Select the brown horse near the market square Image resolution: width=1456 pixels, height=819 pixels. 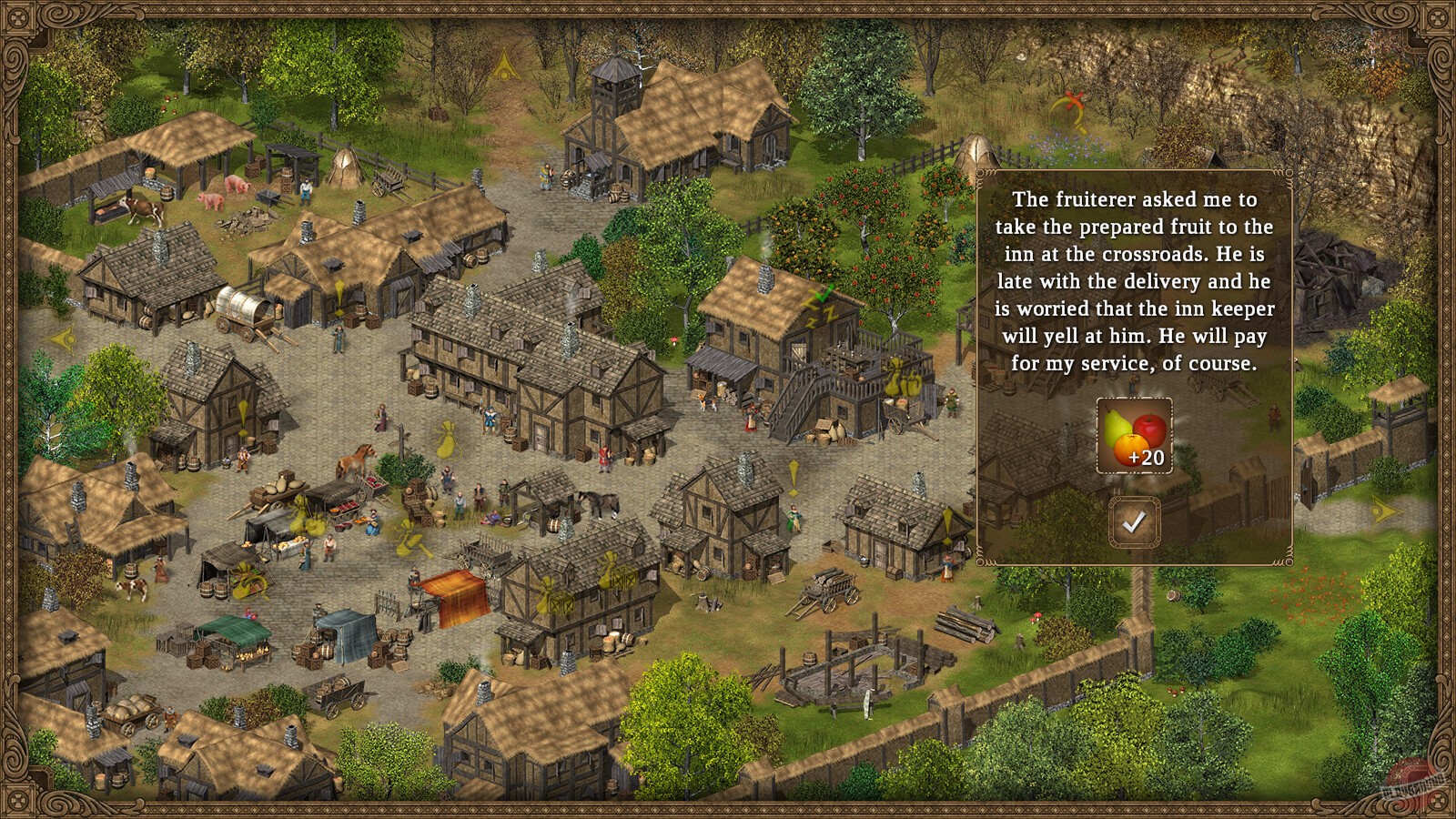(x=355, y=461)
